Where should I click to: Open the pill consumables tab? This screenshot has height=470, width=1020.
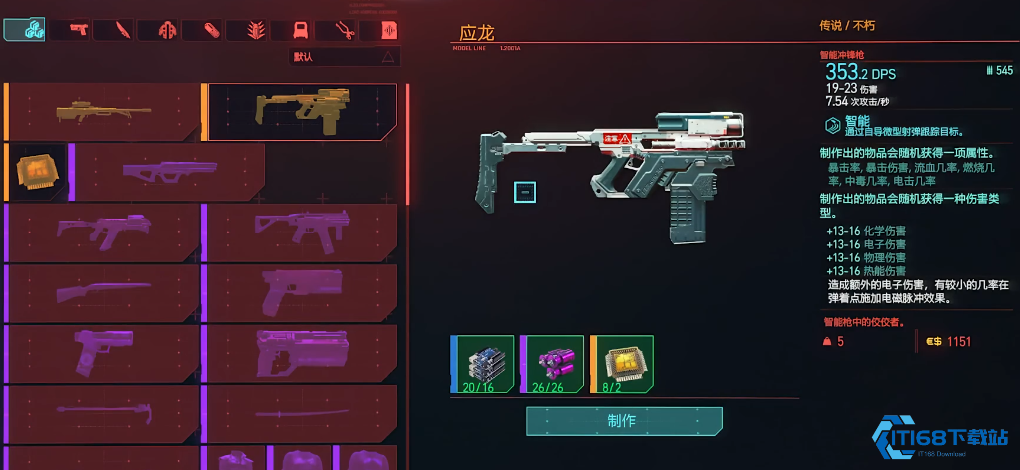click(212, 30)
